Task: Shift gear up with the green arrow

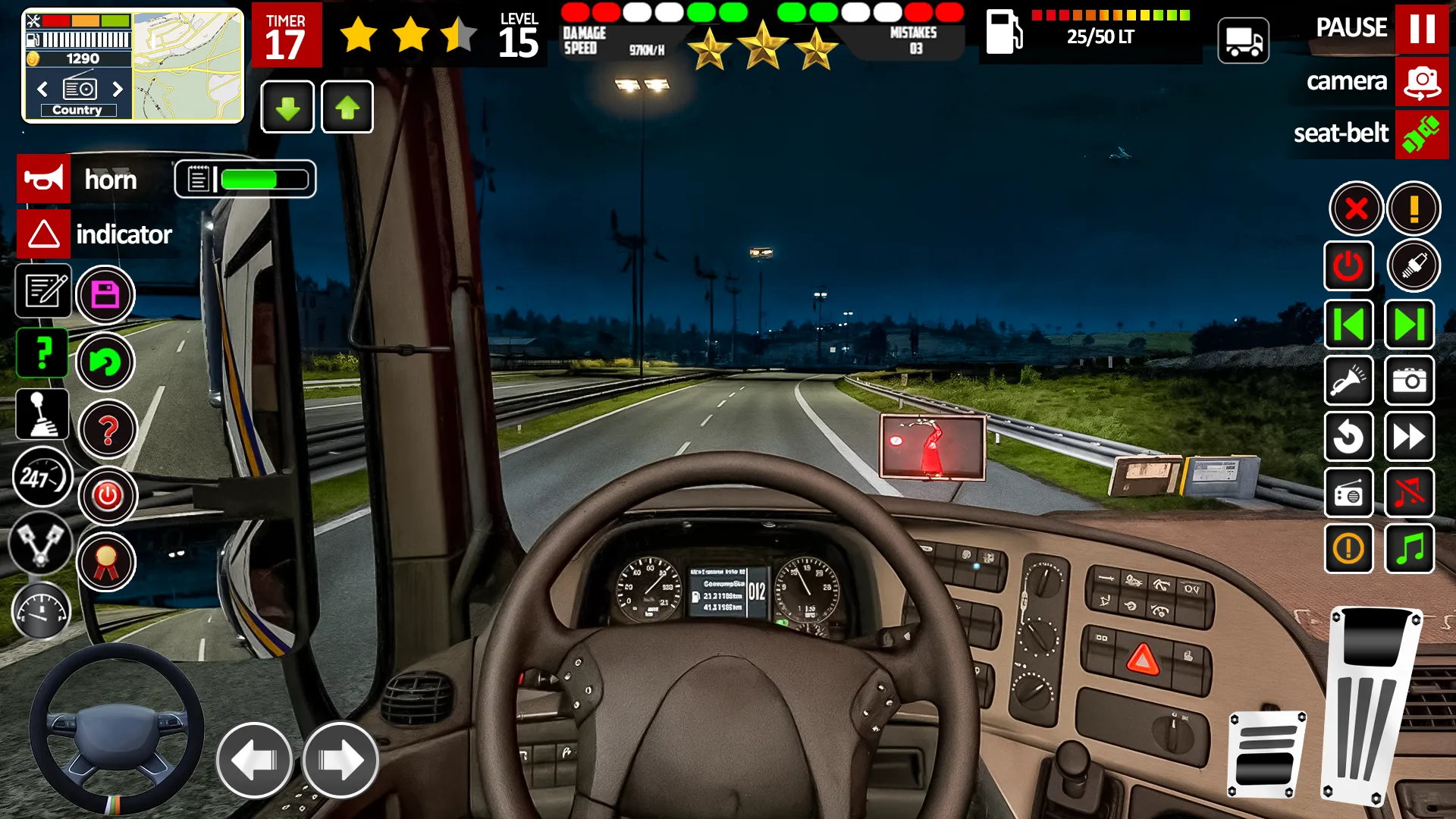Action: point(347,107)
